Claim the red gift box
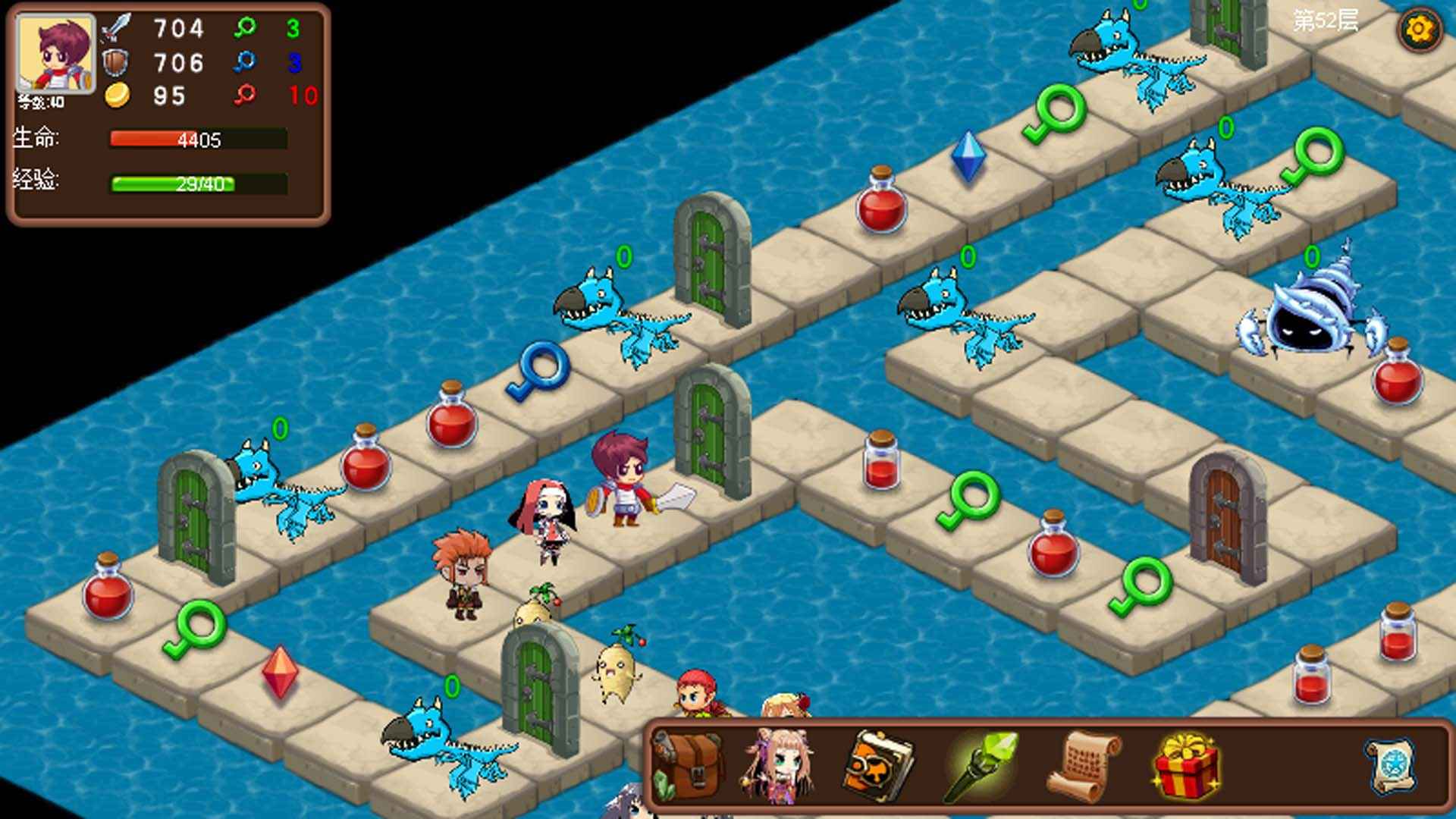Image resolution: width=1456 pixels, height=819 pixels. point(1185,765)
